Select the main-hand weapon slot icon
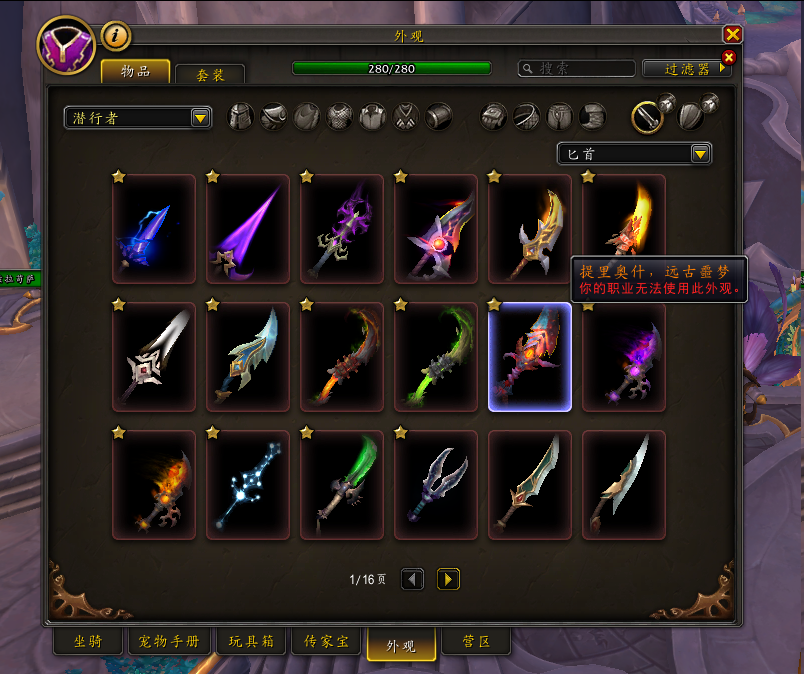This screenshot has height=674, width=804. [648, 117]
